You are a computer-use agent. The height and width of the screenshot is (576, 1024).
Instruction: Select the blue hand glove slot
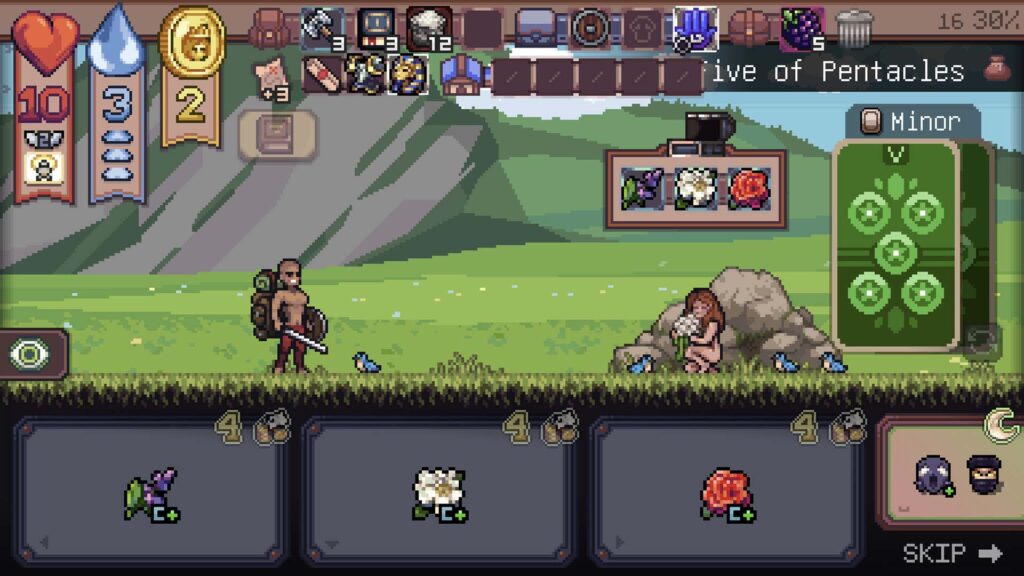(695, 28)
